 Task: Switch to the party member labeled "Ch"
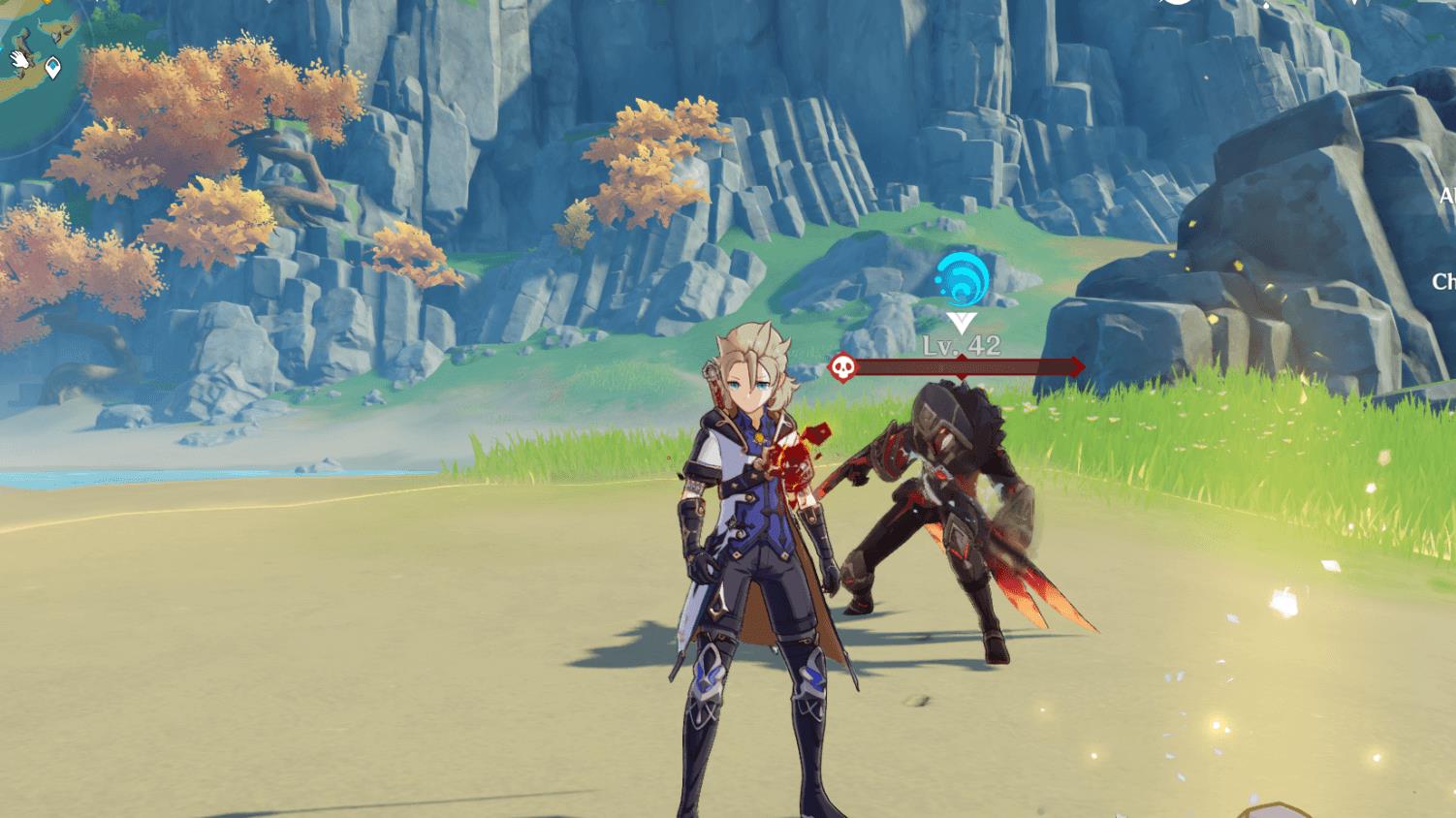click(x=1444, y=281)
